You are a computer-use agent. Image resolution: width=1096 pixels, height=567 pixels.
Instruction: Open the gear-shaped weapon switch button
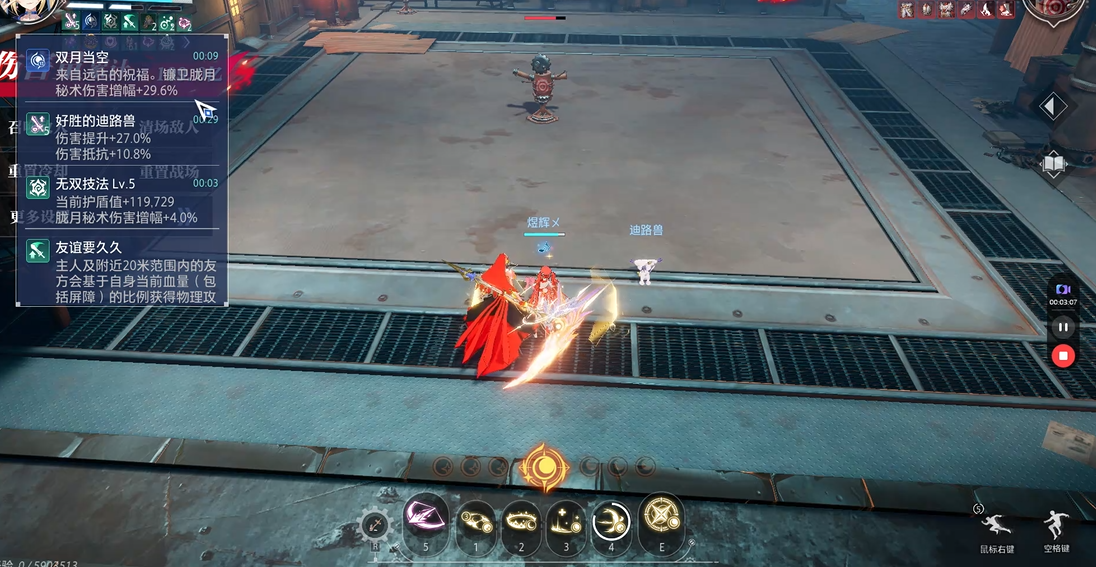[x=375, y=525]
